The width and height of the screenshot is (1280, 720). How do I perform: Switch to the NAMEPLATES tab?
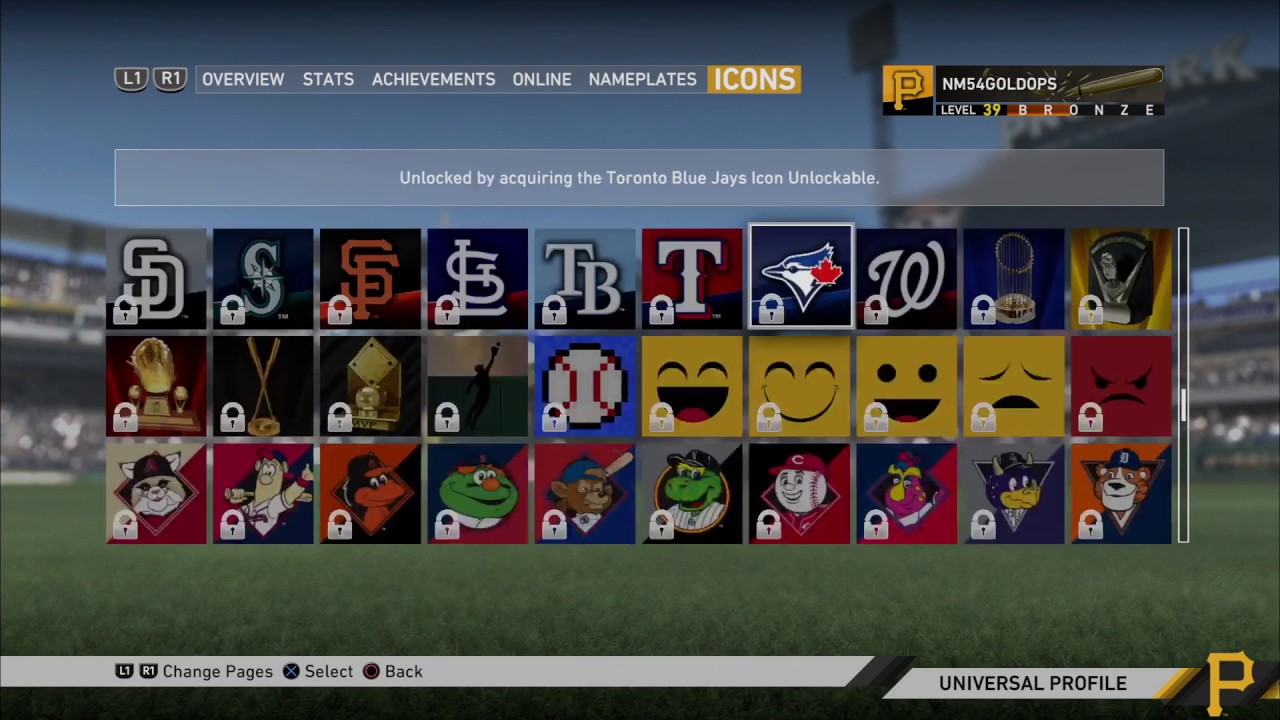coord(642,79)
